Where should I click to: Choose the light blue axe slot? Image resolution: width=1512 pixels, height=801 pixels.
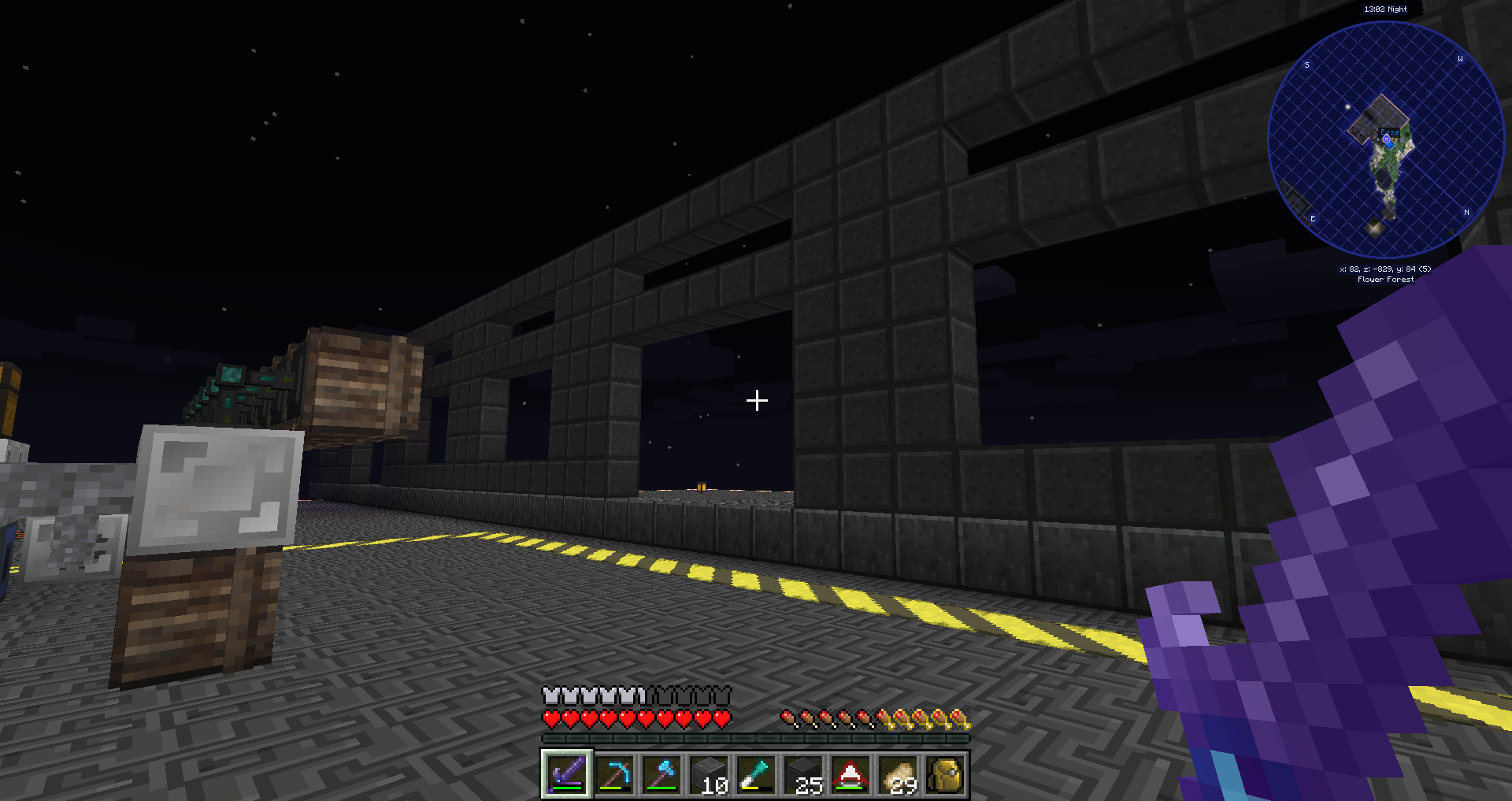[x=661, y=774]
